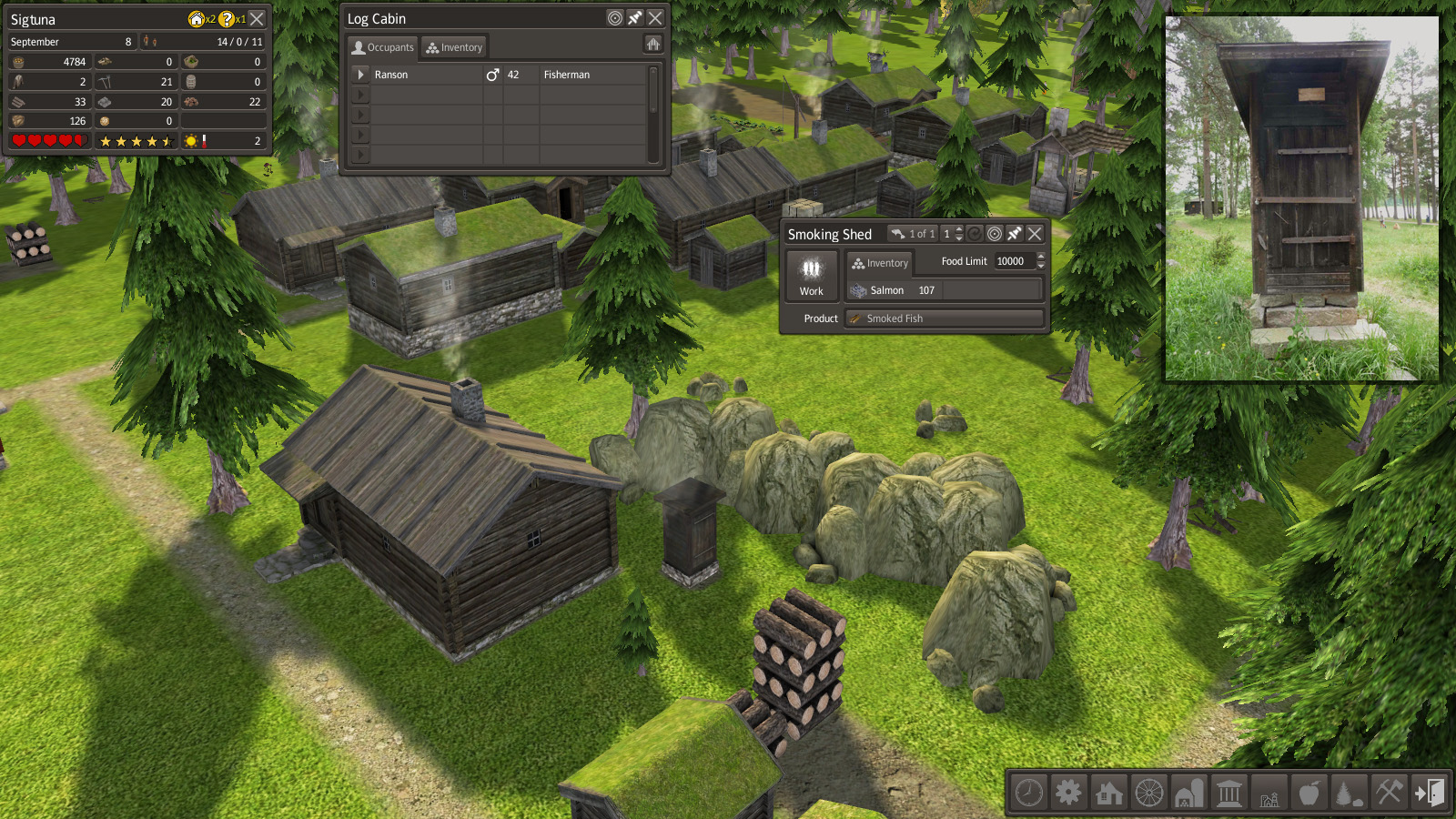
Task: Open the Log Cabin Occupants tab
Action: (383, 47)
